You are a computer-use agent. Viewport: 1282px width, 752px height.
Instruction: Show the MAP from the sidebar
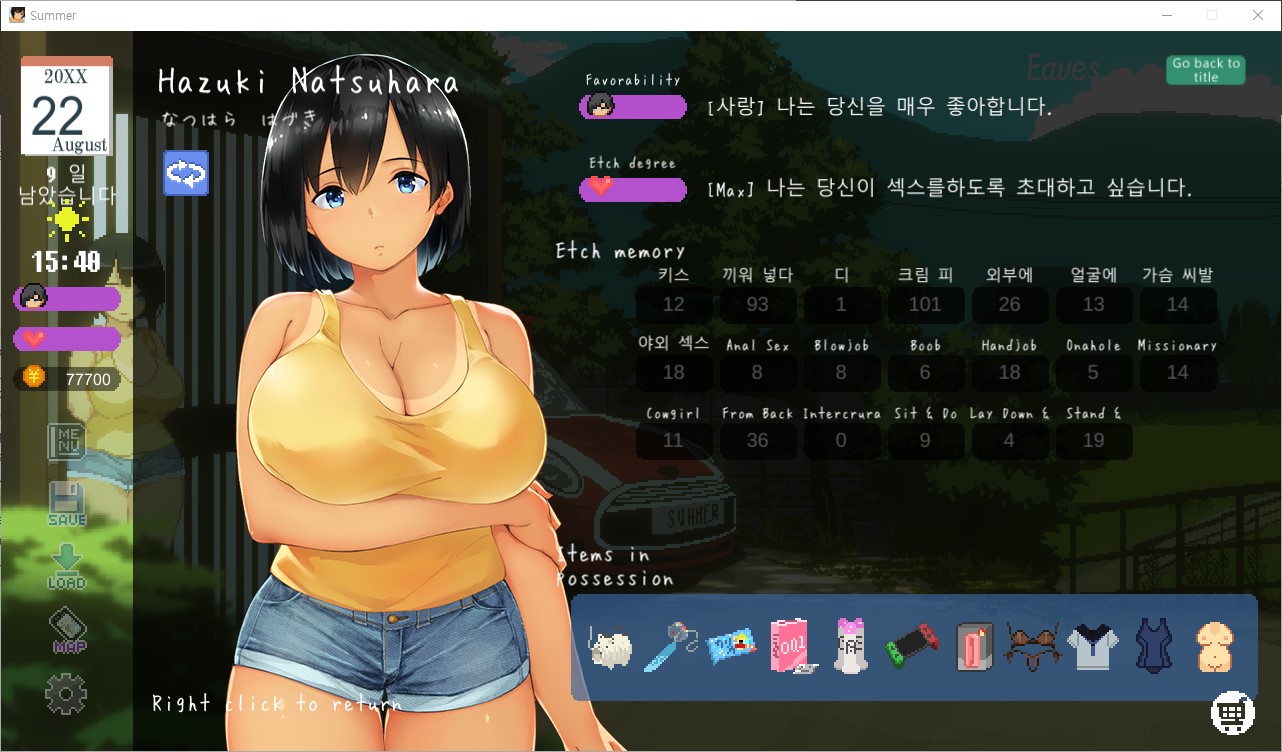coord(67,631)
